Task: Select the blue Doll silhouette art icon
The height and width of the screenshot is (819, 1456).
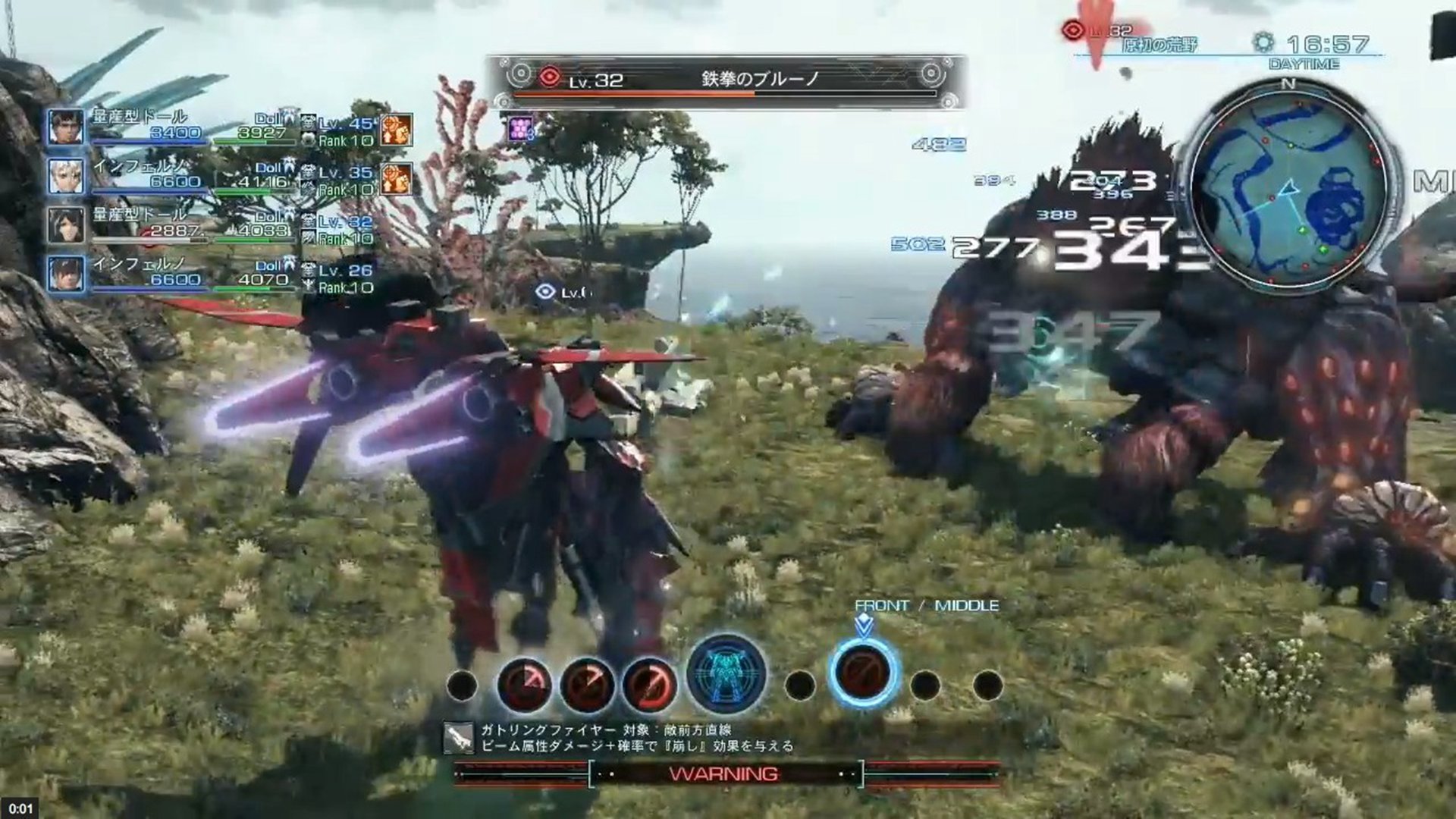Action: click(726, 674)
